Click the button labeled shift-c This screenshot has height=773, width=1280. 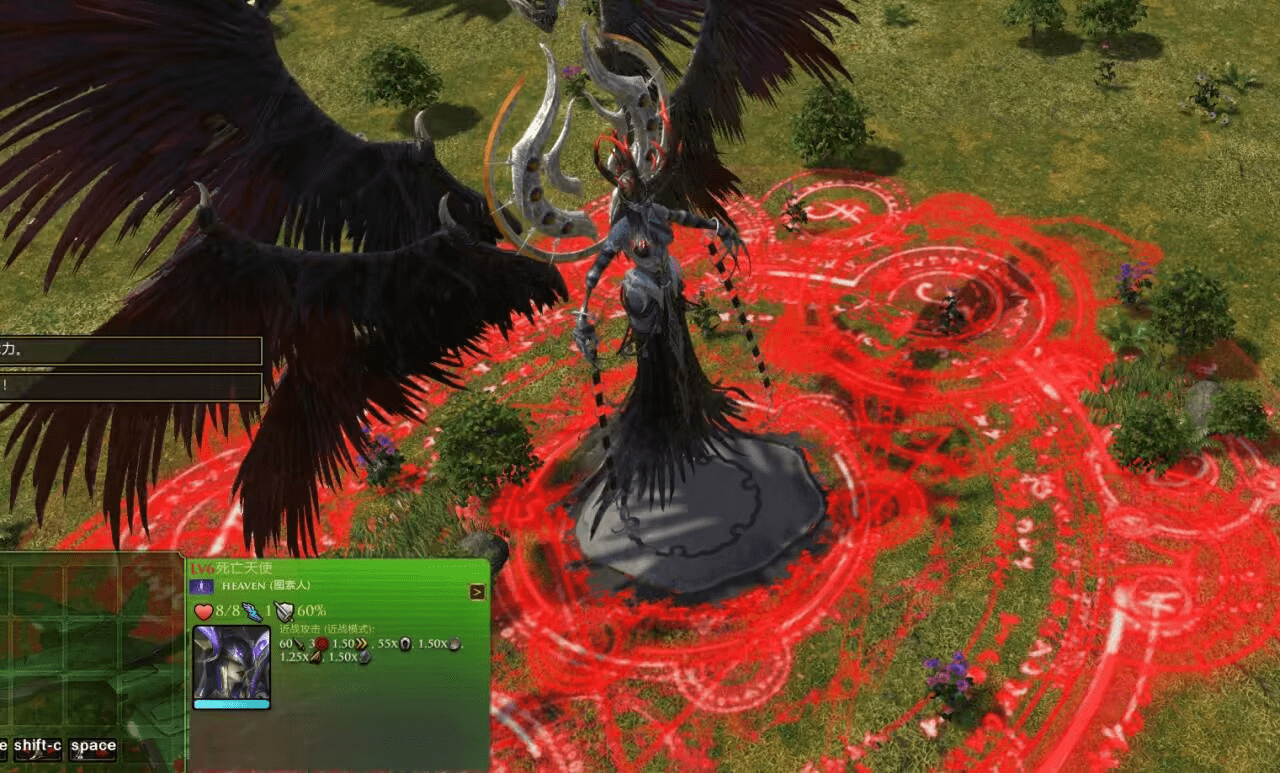(37, 747)
